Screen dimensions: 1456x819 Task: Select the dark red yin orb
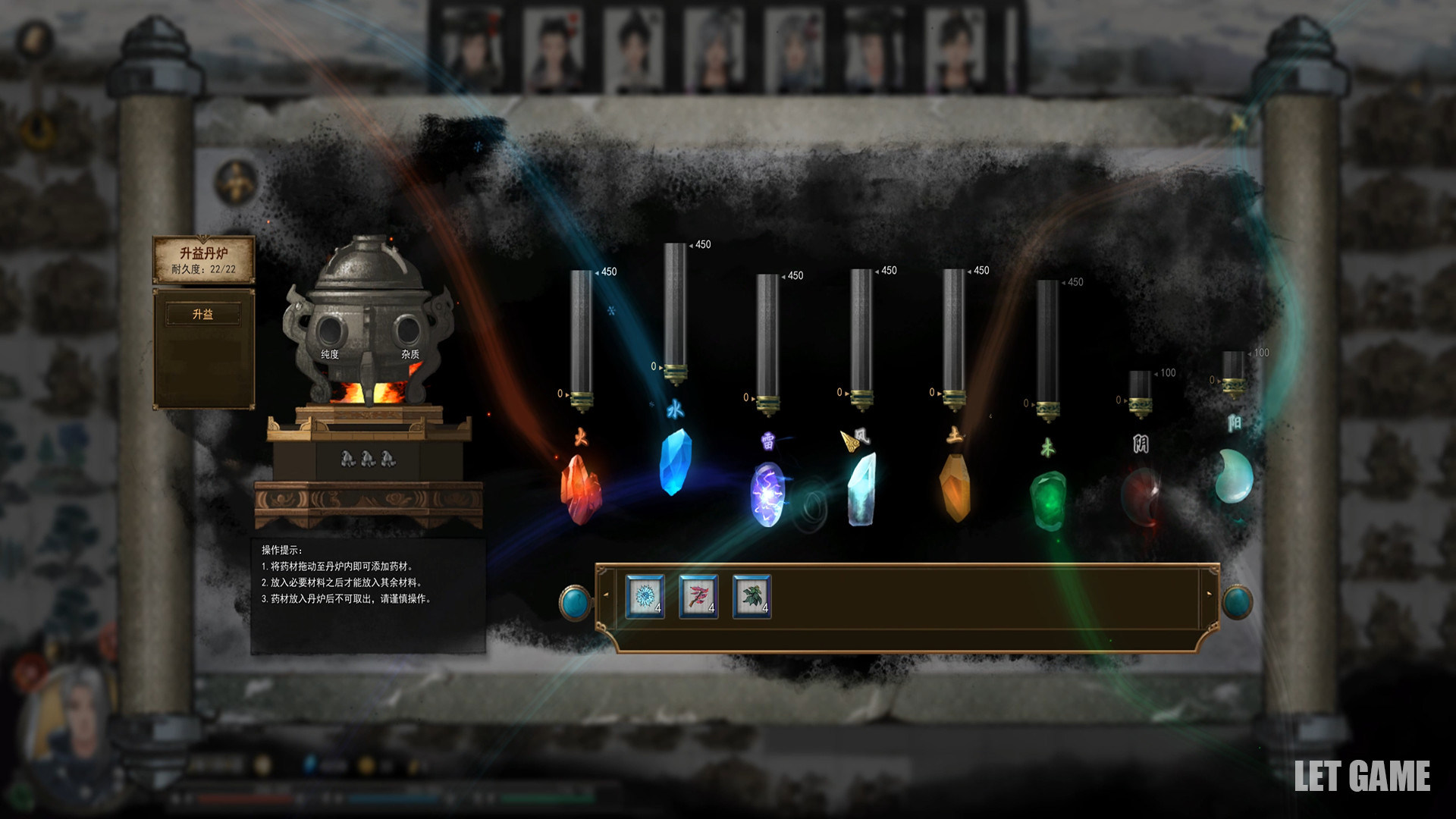(1141, 497)
